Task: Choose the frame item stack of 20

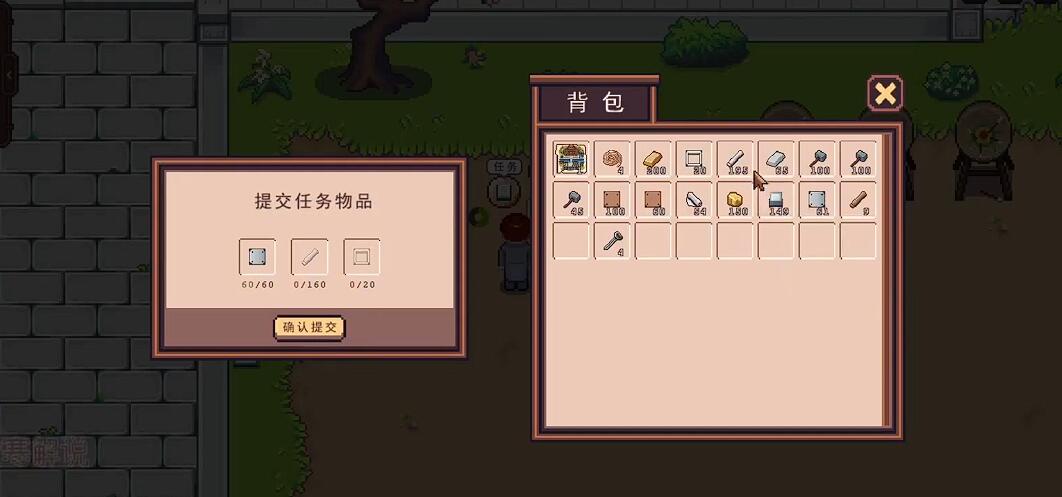Action: [694, 159]
